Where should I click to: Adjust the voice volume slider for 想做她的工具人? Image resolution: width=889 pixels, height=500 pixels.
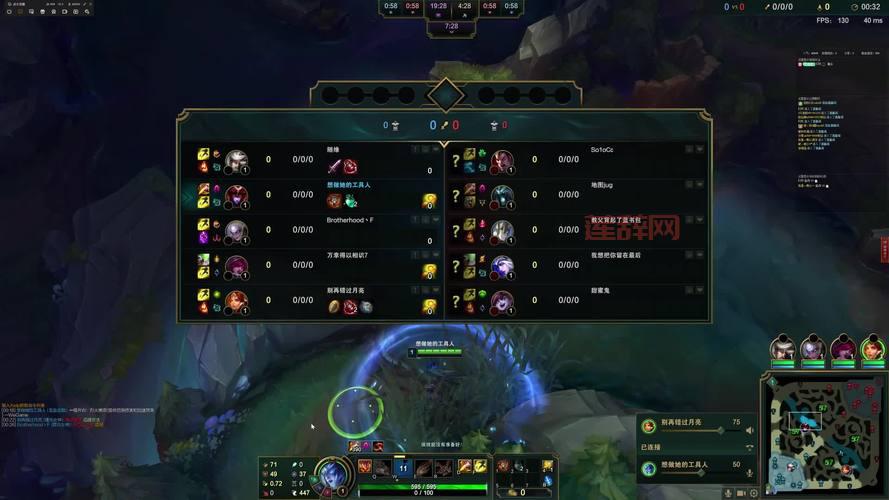[698, 473]
